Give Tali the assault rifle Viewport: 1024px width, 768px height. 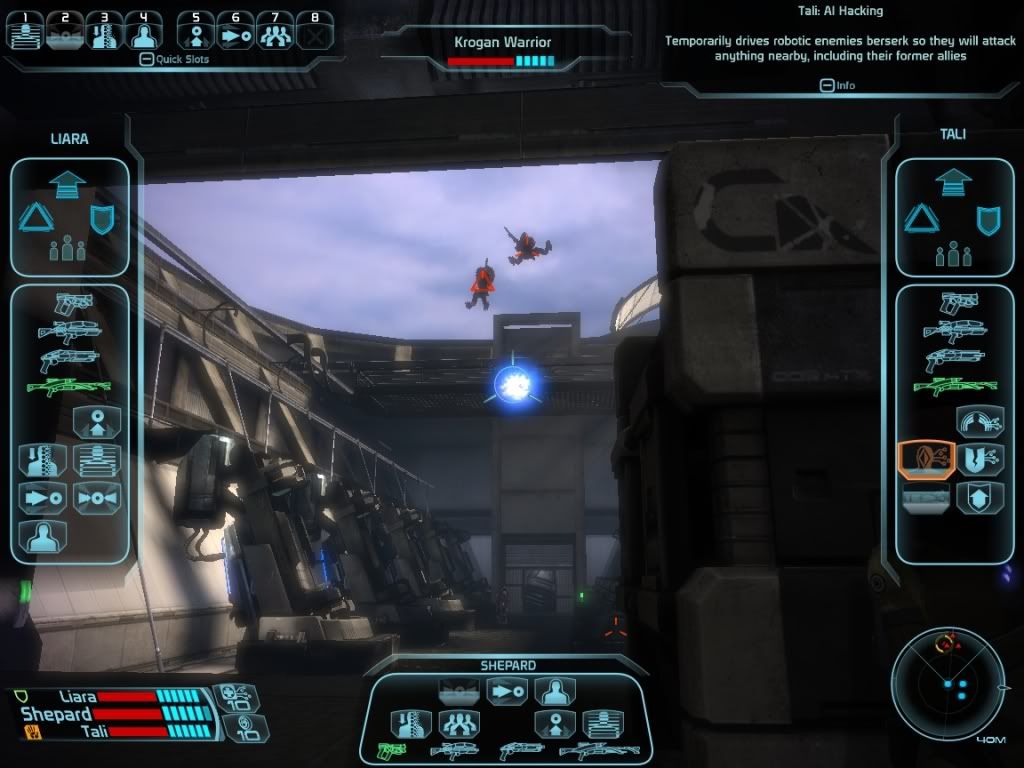pyautogui.click(x=955, y=330)
